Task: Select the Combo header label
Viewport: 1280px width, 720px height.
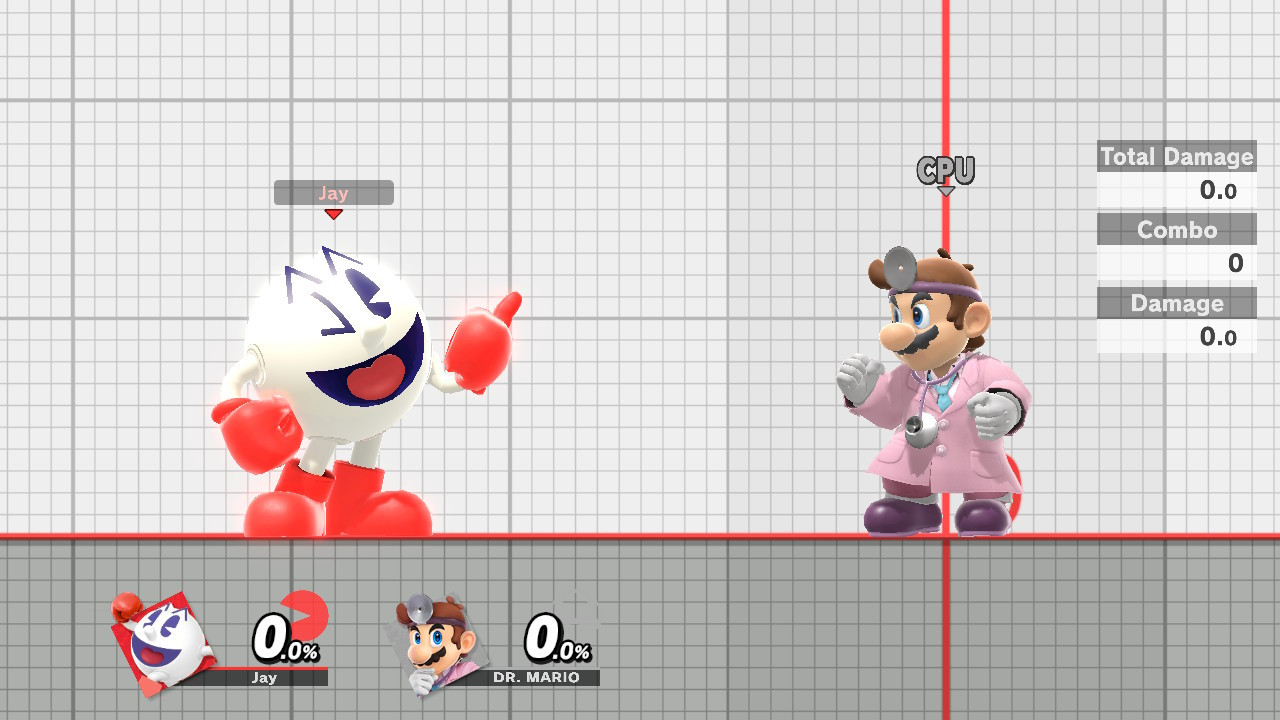Action: click(1176, 230)
